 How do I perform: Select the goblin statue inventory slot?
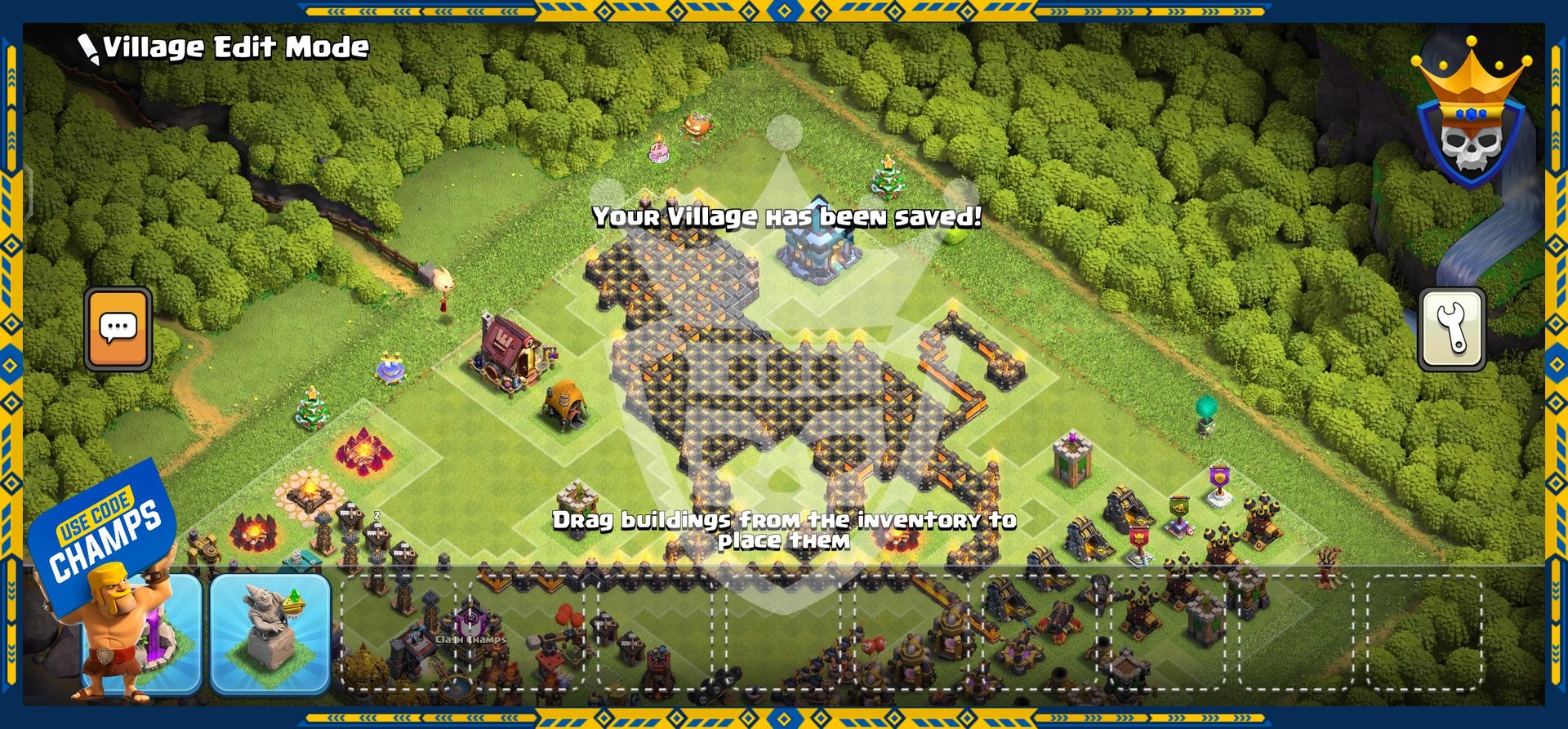coord(270,633)
